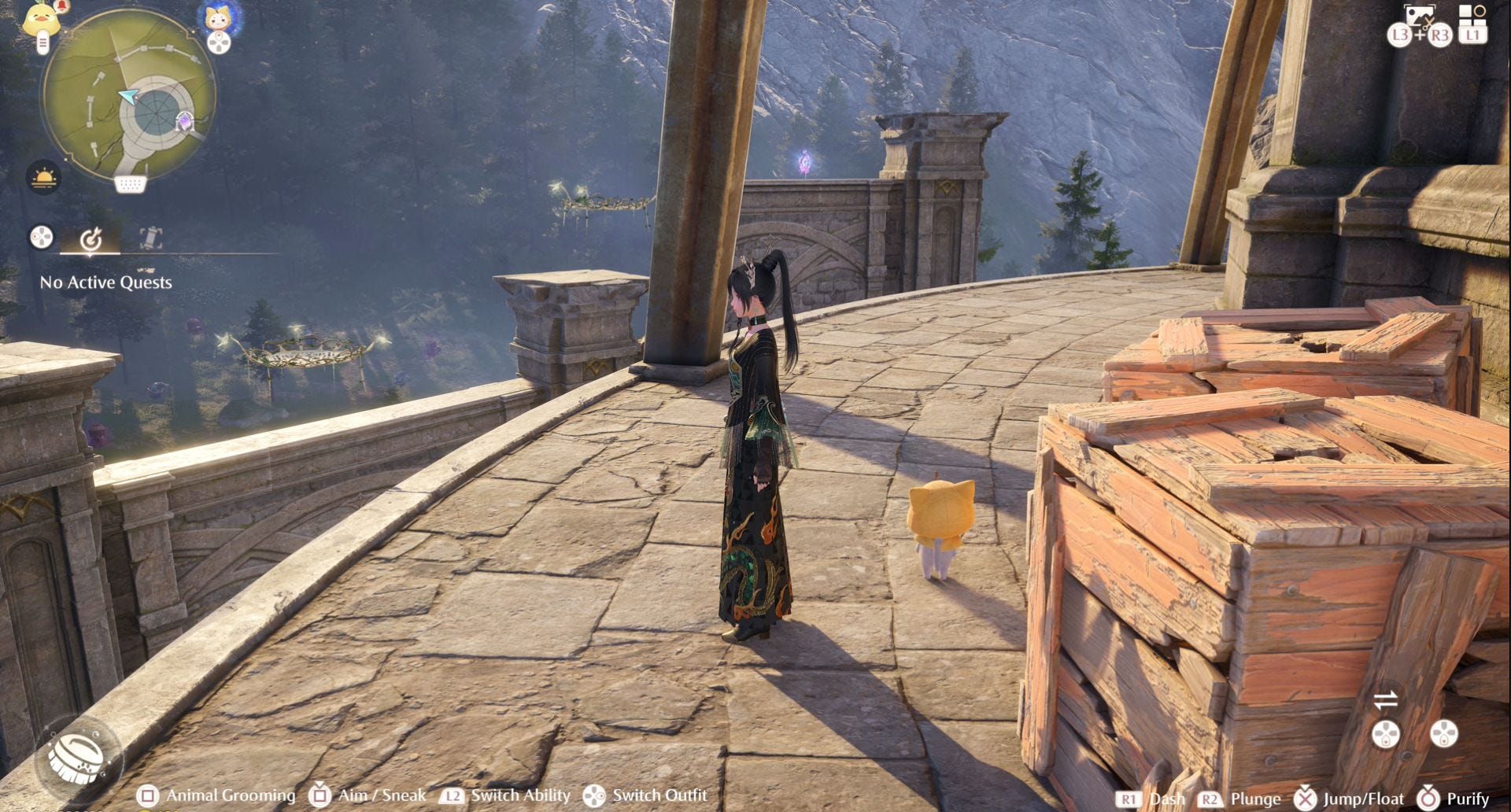This screenshot has width=1511, height=812.
Task: Switch to the scroll tracker tab
Action: (x=150, y=238)
